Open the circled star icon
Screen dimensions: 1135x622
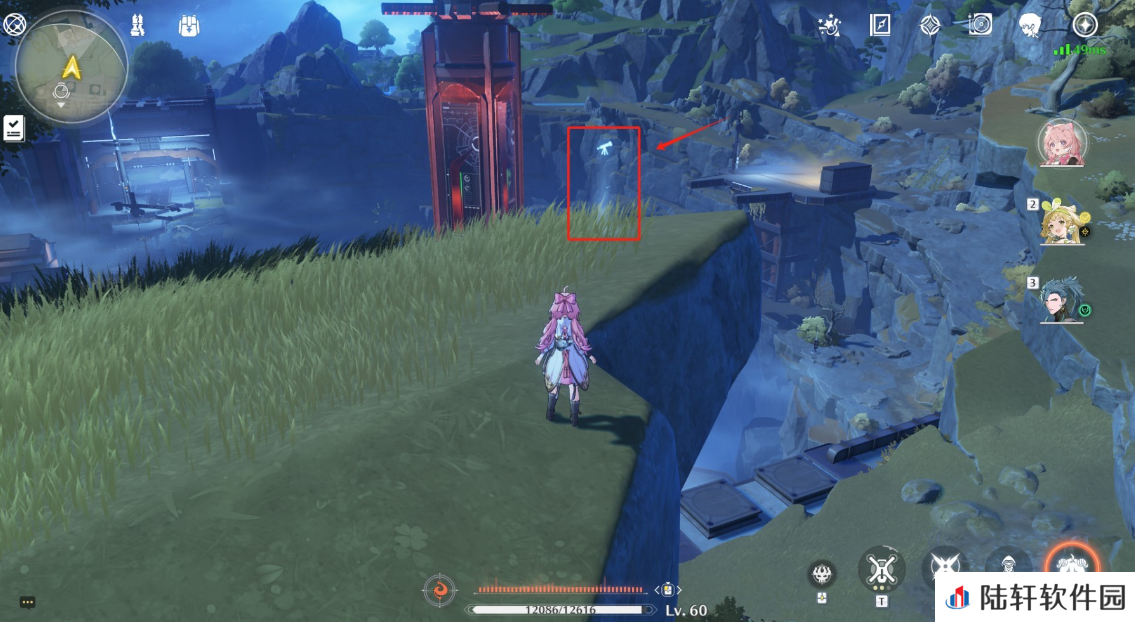1085,25
